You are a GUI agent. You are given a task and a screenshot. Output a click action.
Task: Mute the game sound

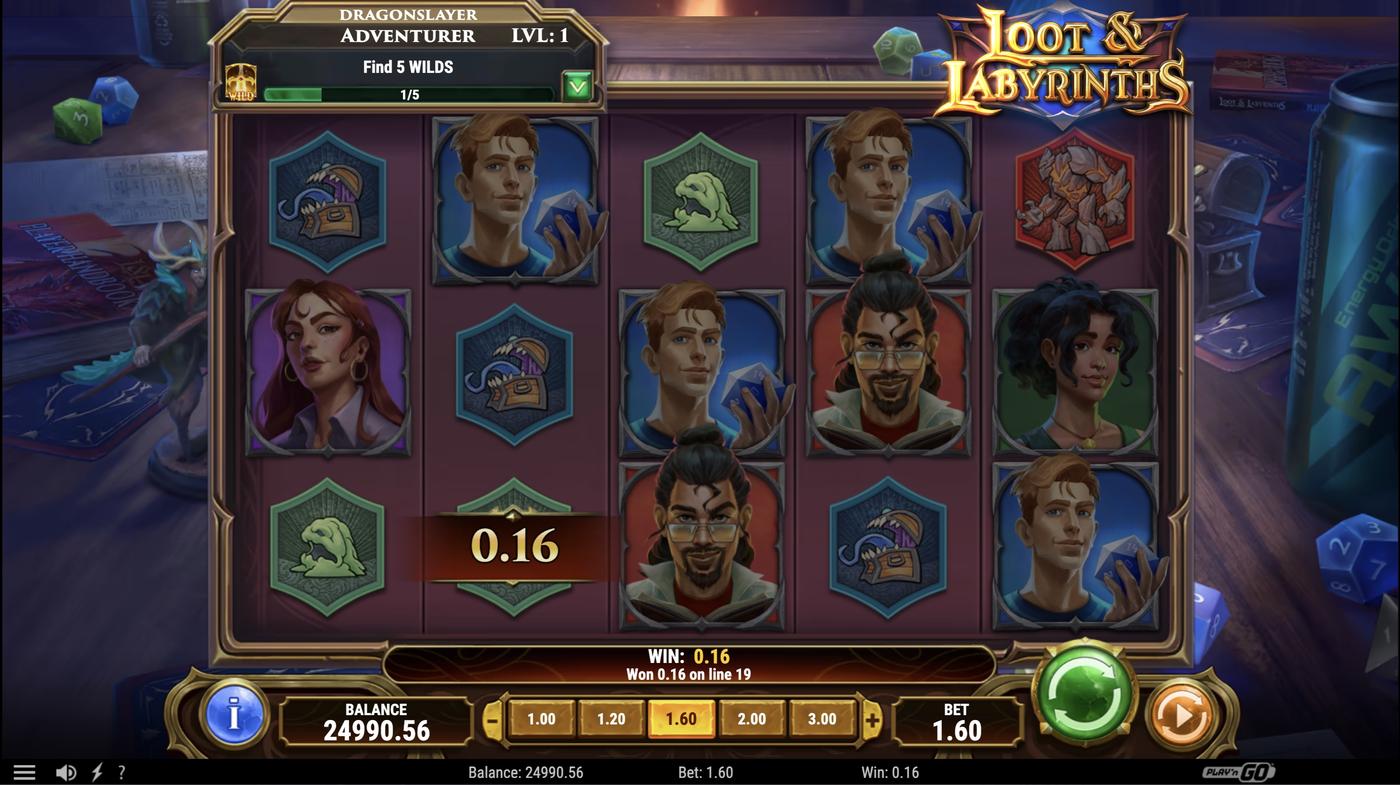66,770
